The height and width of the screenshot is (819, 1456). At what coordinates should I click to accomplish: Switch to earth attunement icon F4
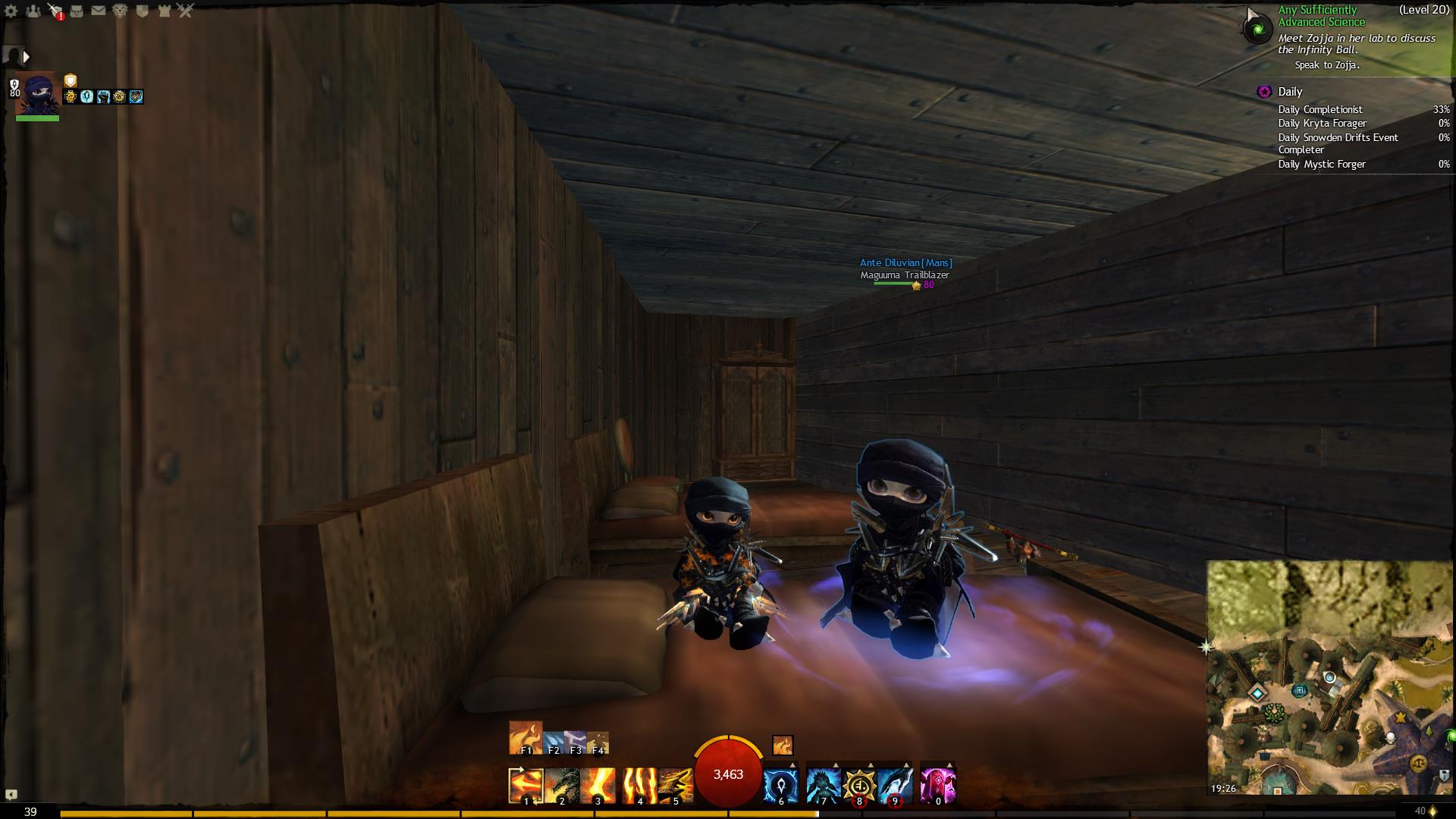coord(598,742)
